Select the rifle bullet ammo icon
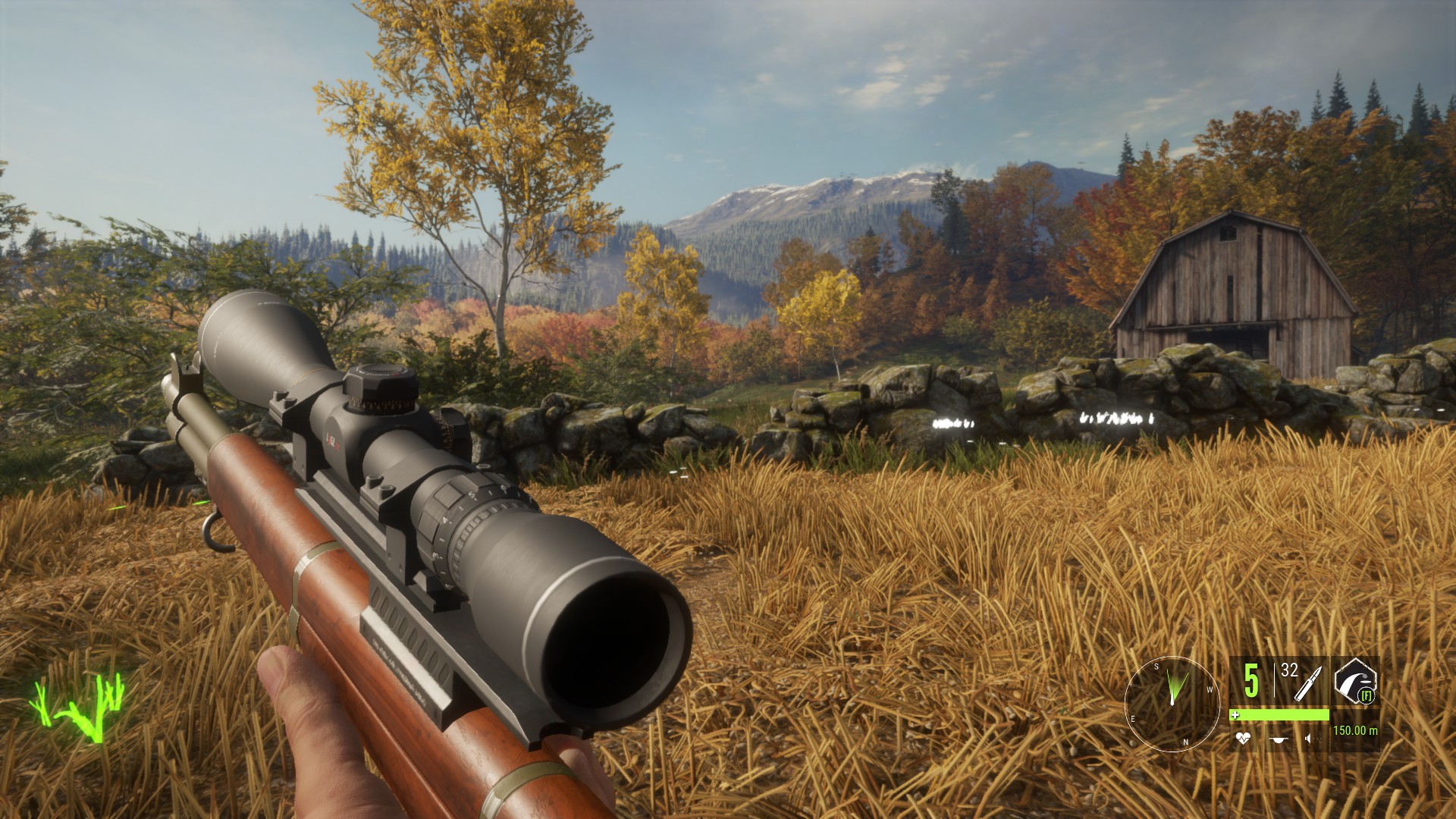Image resolution: width=1456 pixels, height=819 pixels. (x=1308, y=685)
